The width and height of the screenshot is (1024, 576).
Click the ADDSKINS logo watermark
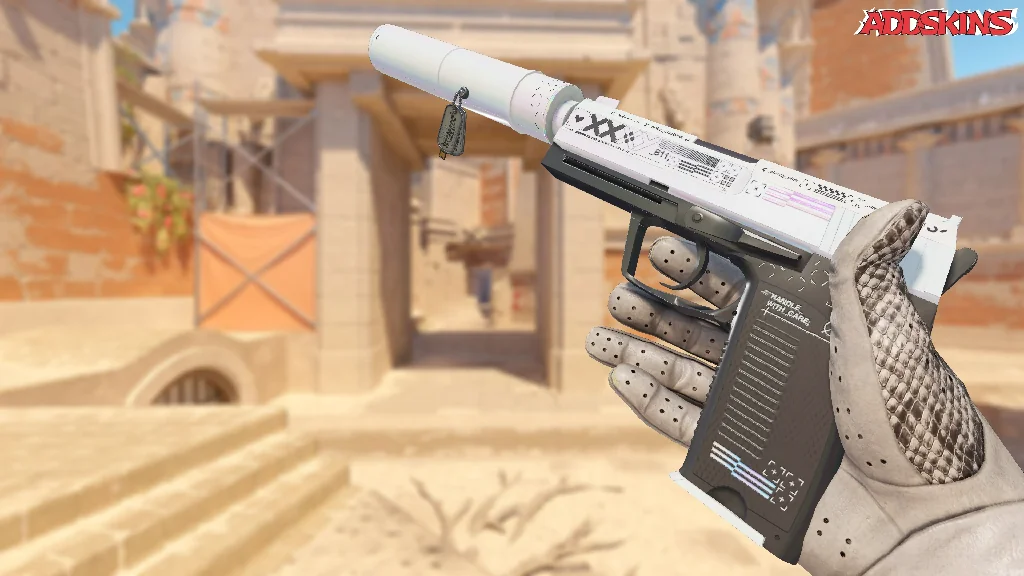pos(939,23)
